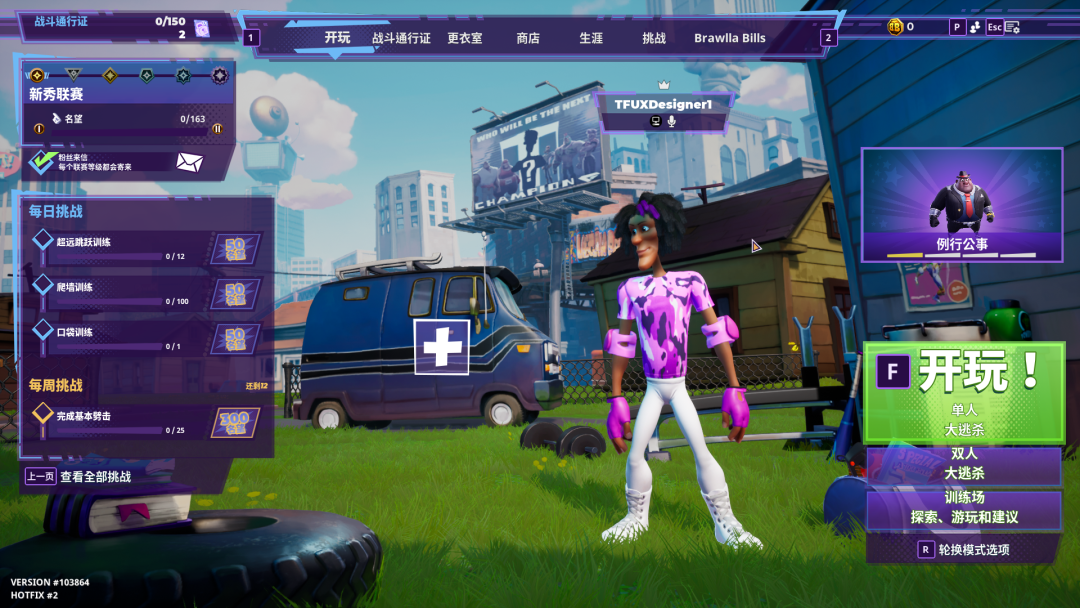Go to the 生涯 career tab
The height and width of the screenshot is (608, 1080).
click(x=591, y=38)
